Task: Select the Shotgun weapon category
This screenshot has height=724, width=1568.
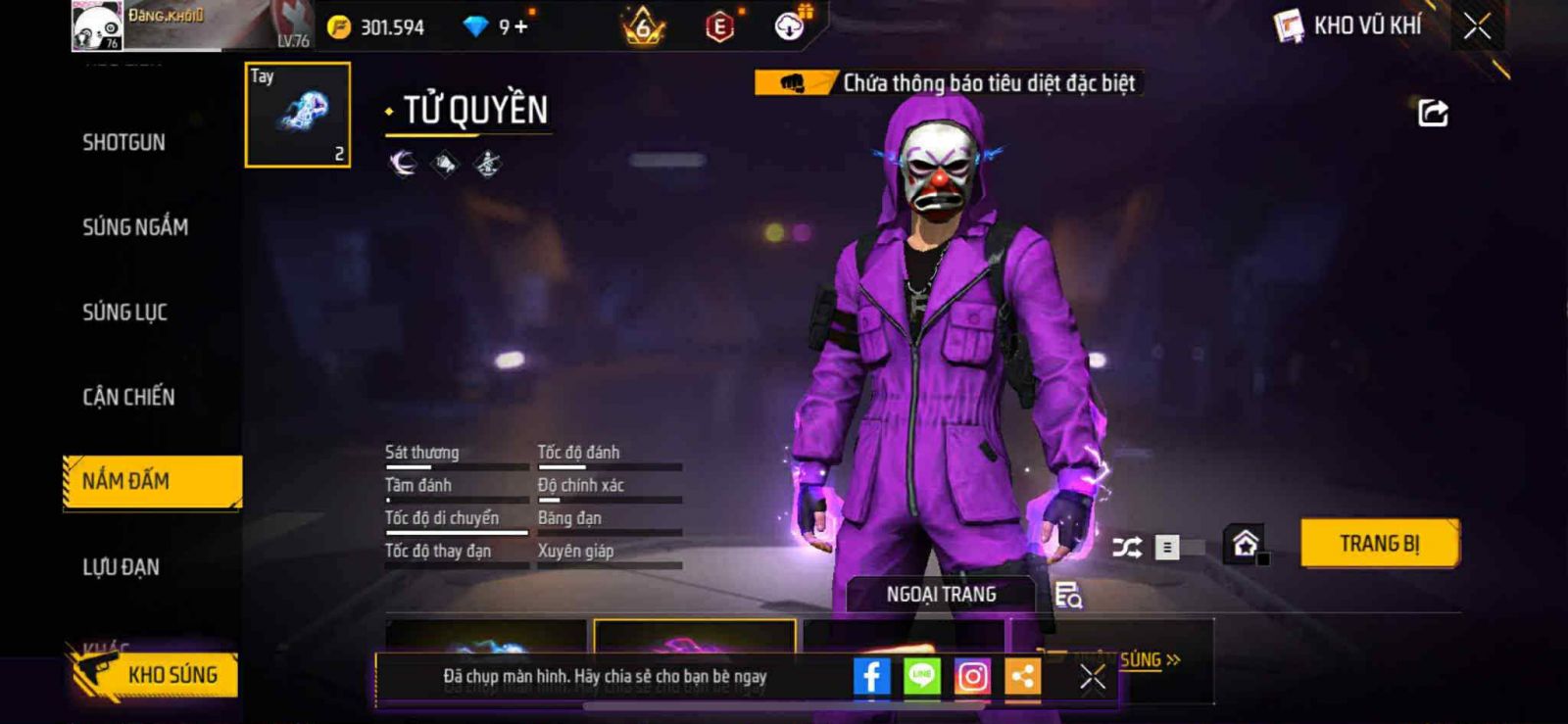Action: (x=123, y=143)
